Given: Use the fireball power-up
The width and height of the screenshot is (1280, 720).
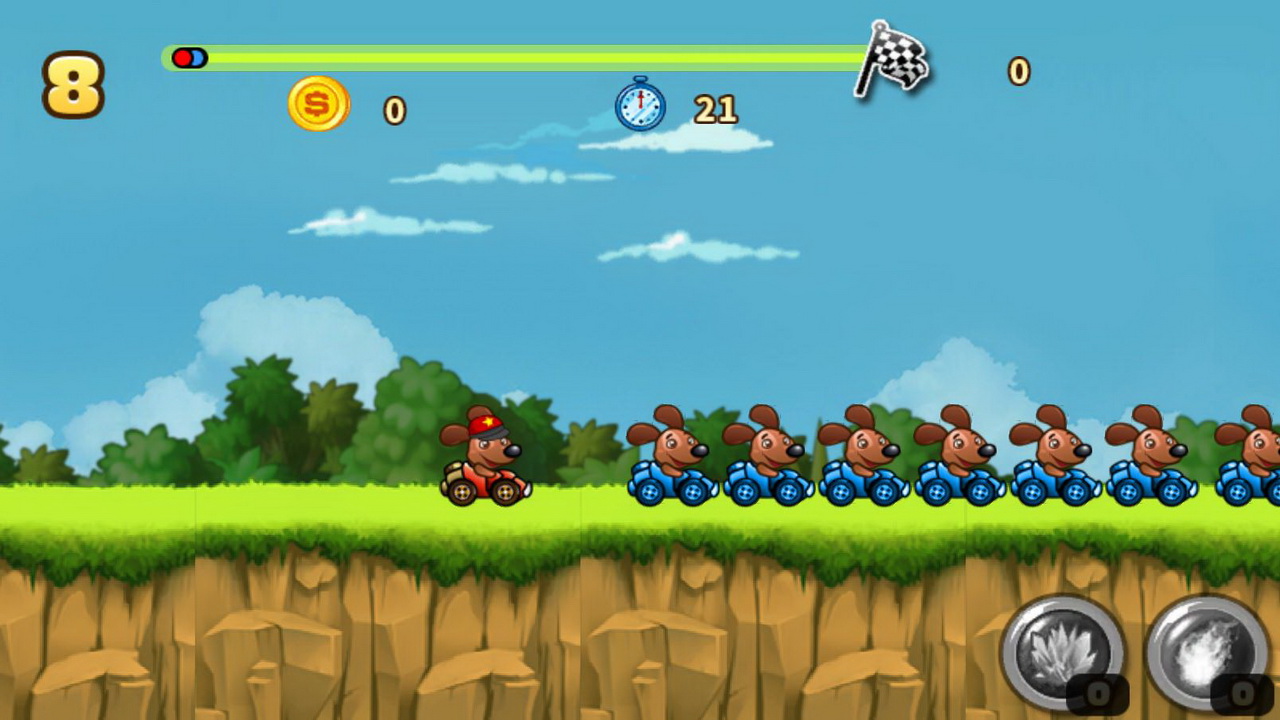Looking at the screenshot, I should point(1205,650).
